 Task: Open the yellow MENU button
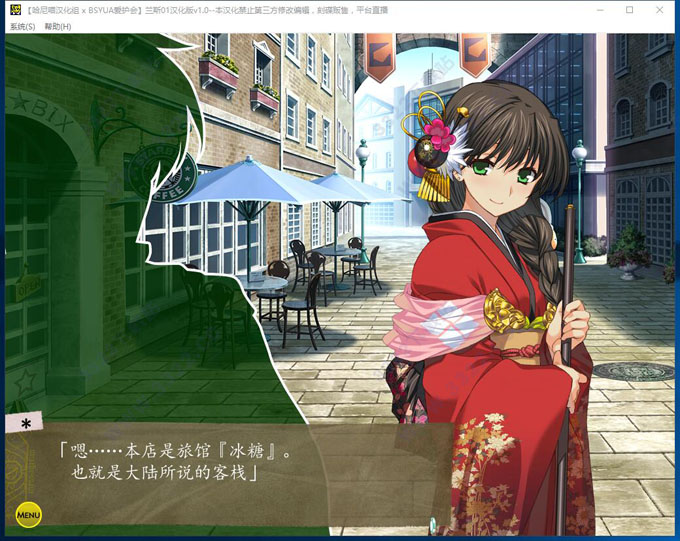[x=28, y=515]
